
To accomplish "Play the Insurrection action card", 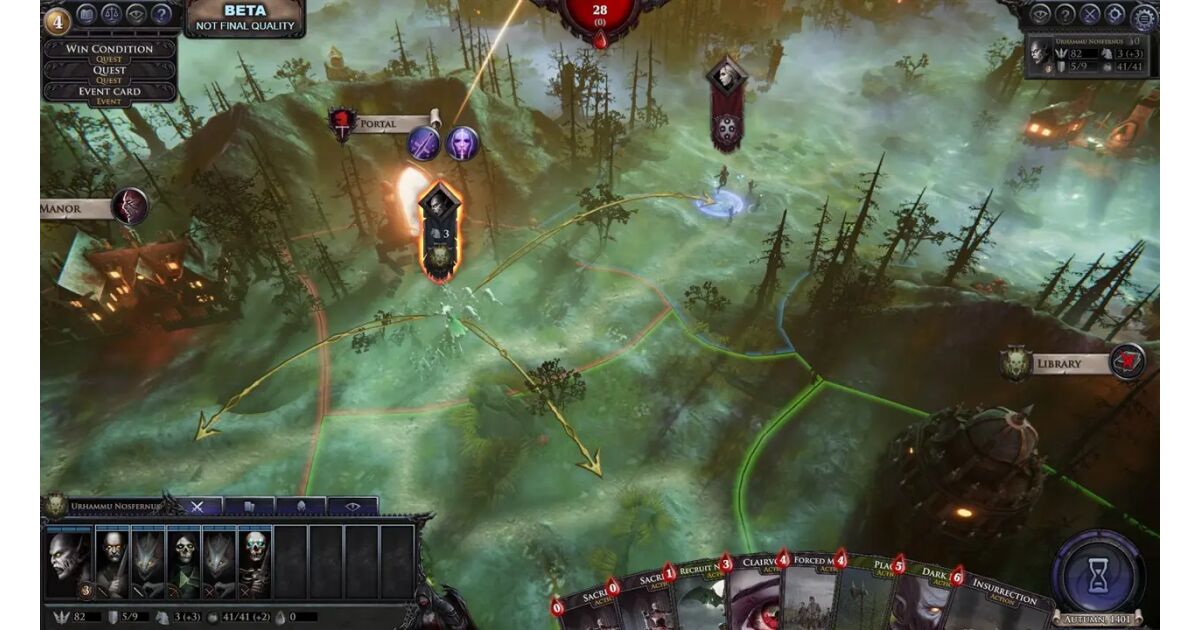I will point(1002,607).
